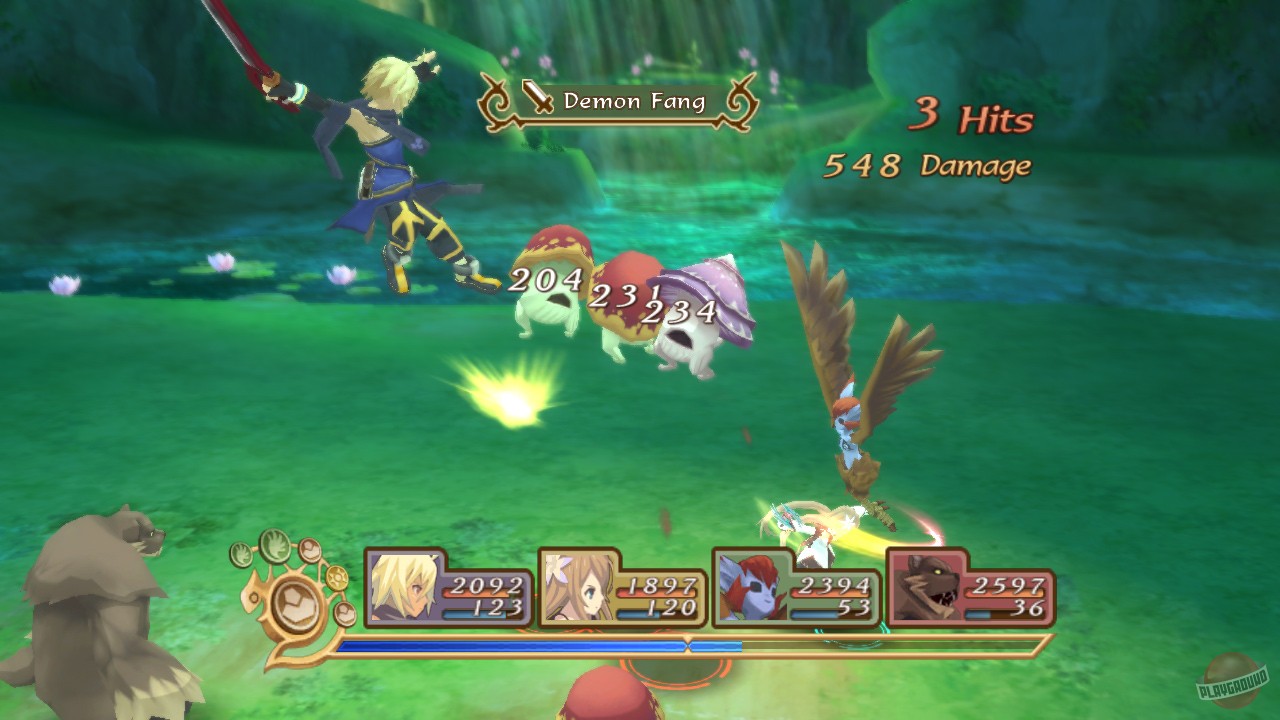Select the large central element emblem
The height and width of the screenshot is (720, 1280).
tap(294, 605)
